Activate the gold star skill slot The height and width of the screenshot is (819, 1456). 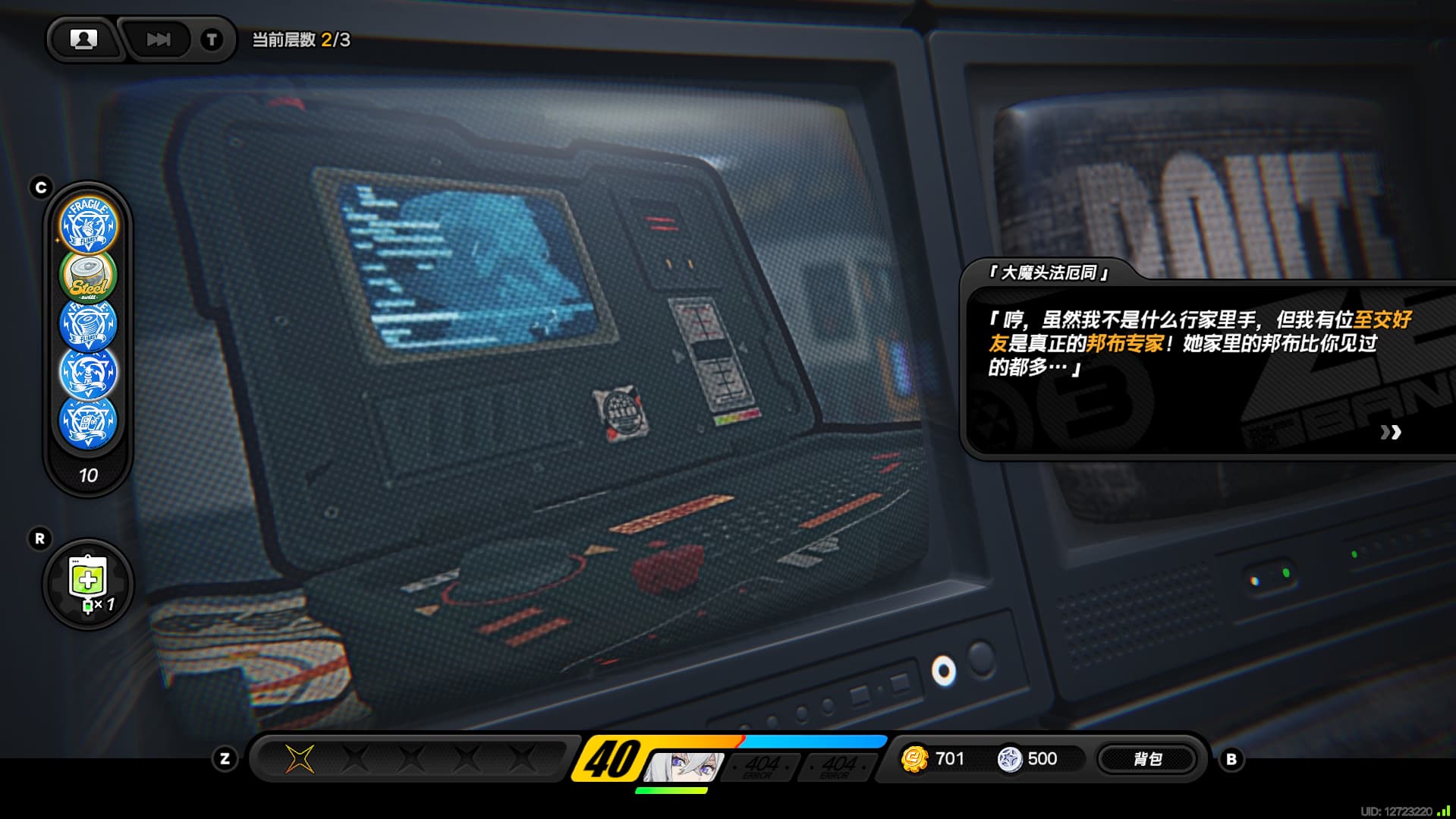point(299,758)
